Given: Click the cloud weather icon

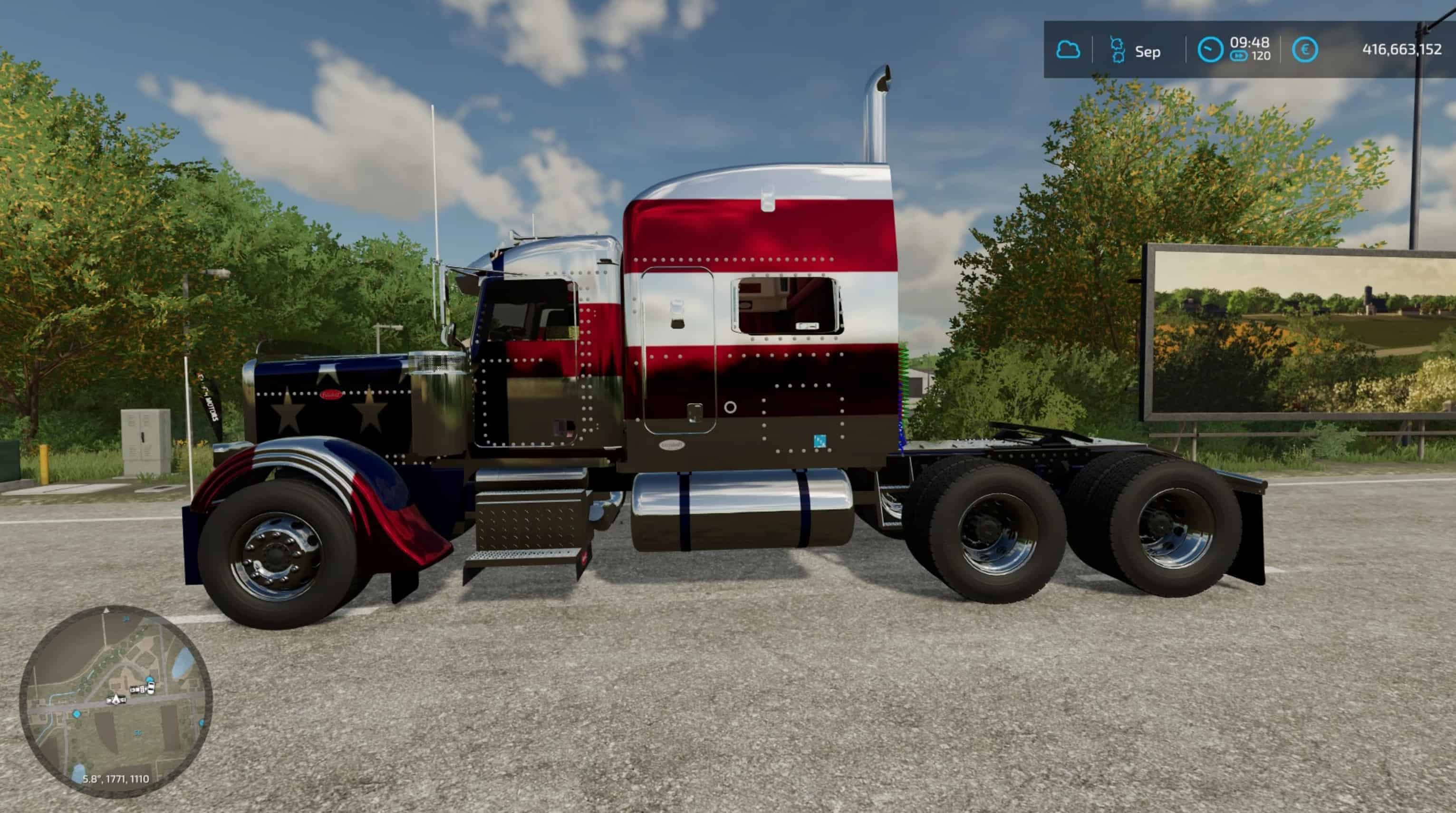Looking at the screenshot, I should tap(1068, 50).
